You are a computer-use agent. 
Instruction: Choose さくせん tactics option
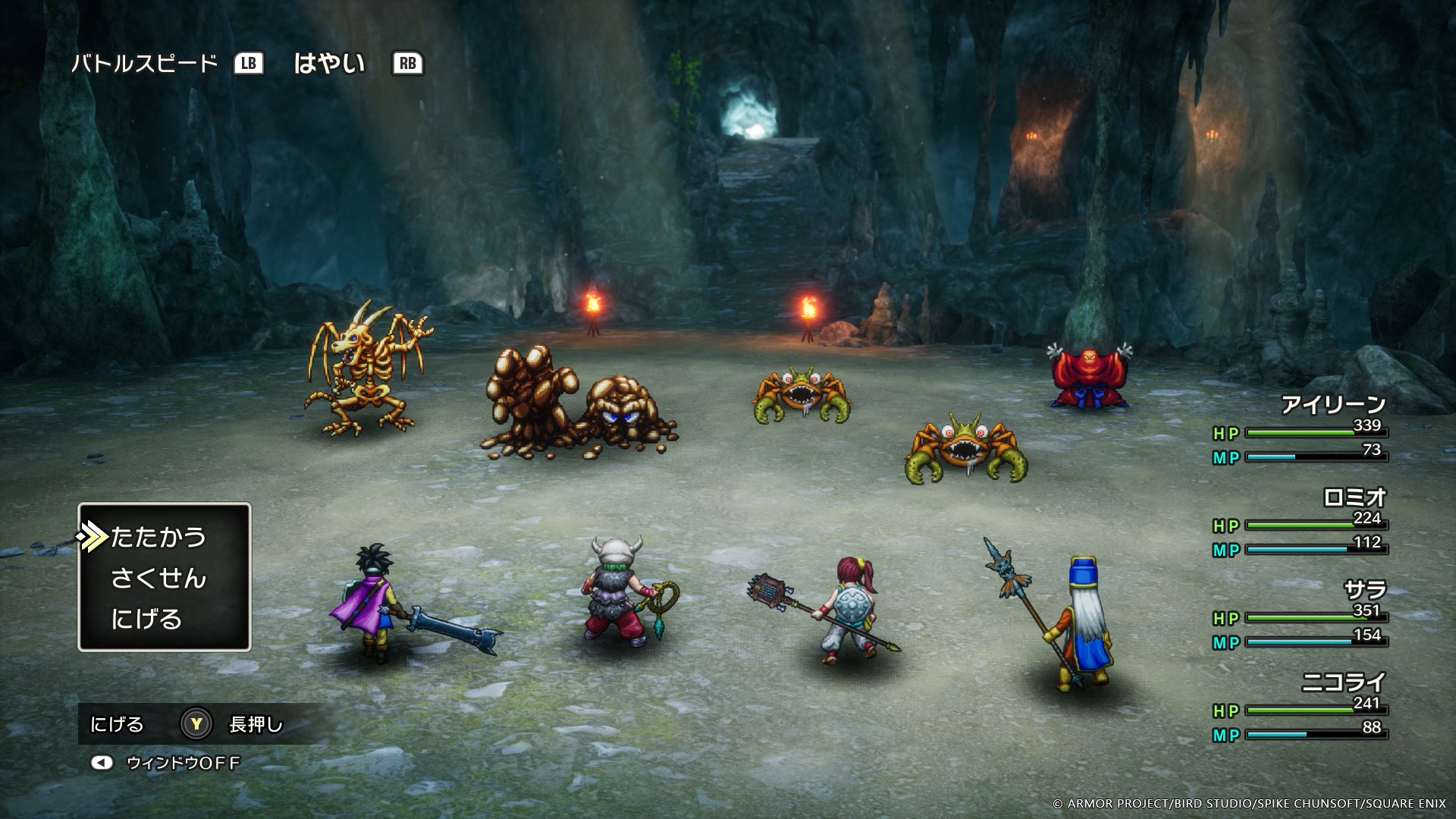pos(158,579)
